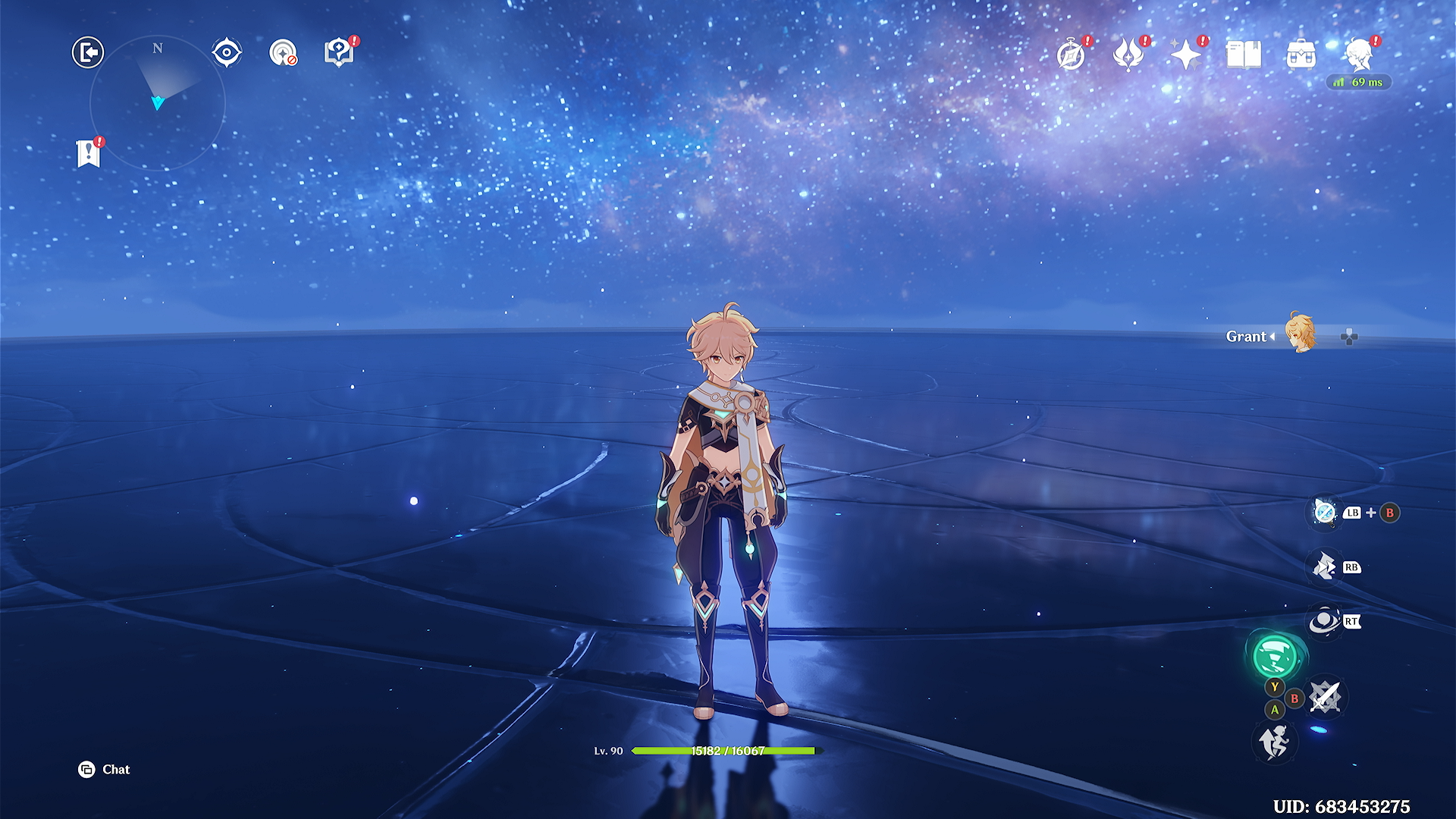Open the compass events icon
Screen dimensions: 1456x819
tap(1072, 55)
